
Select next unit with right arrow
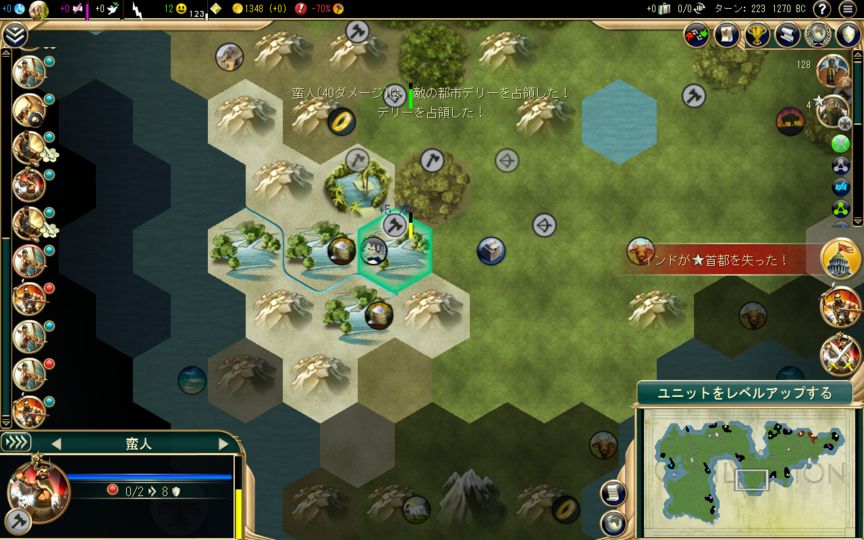pos(224,443)
